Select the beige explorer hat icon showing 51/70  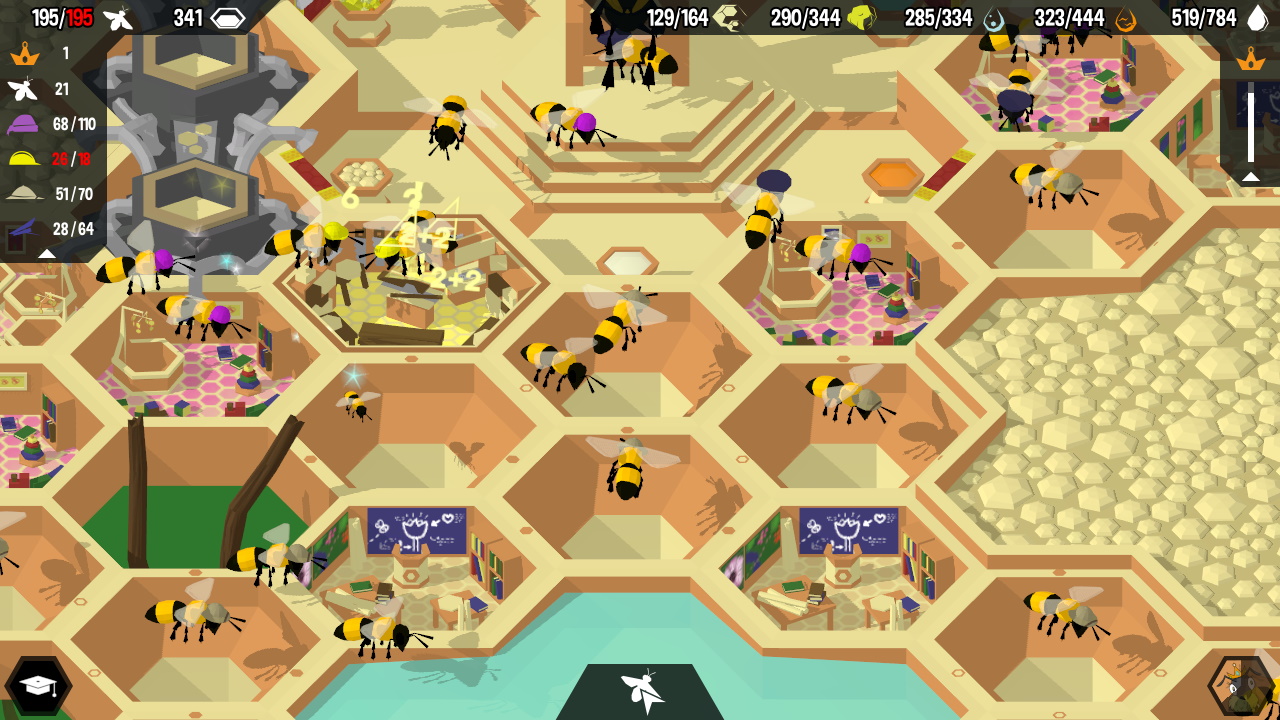click(22, 194)
